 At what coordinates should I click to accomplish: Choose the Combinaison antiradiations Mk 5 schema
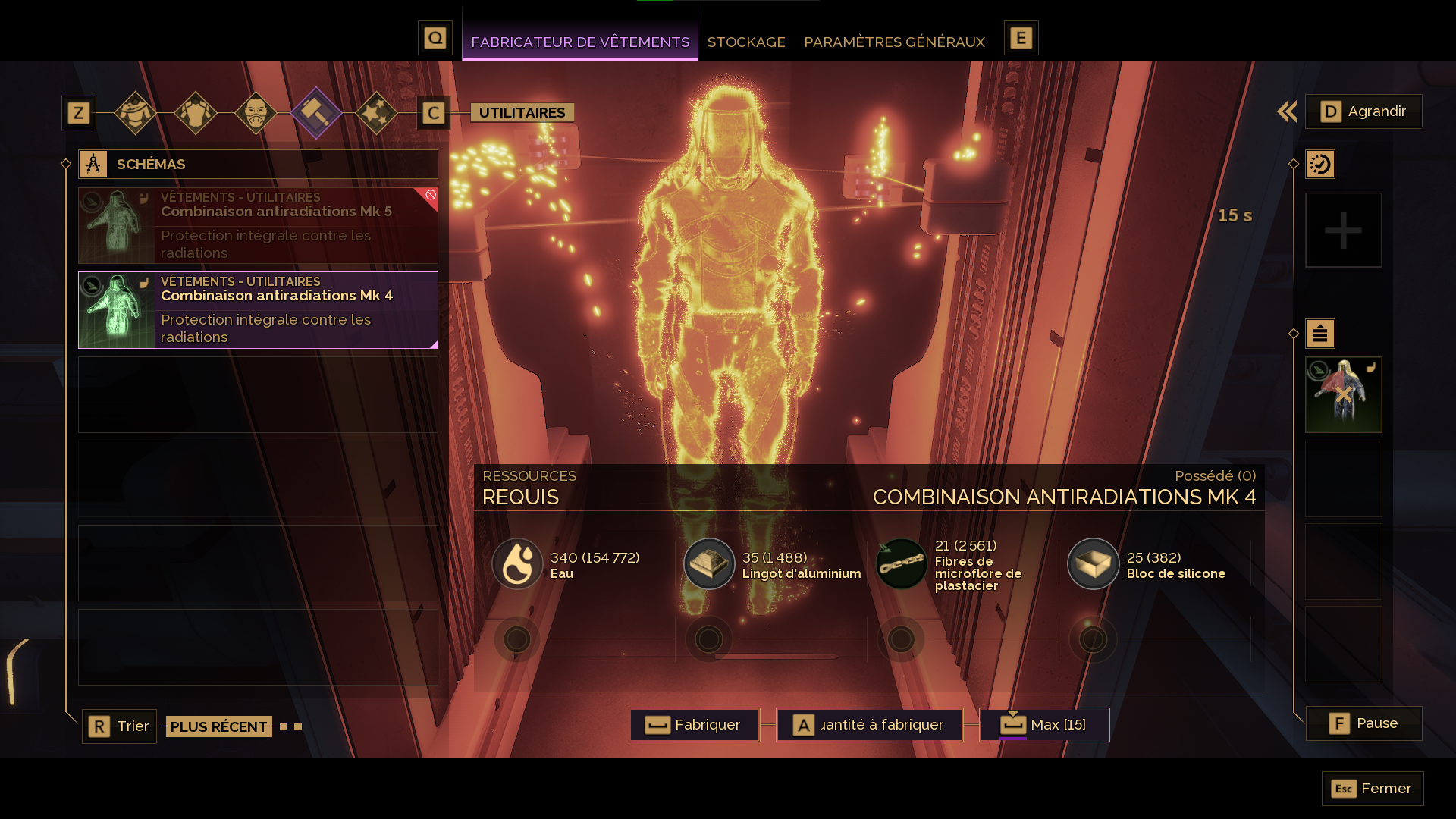point(258,226)
